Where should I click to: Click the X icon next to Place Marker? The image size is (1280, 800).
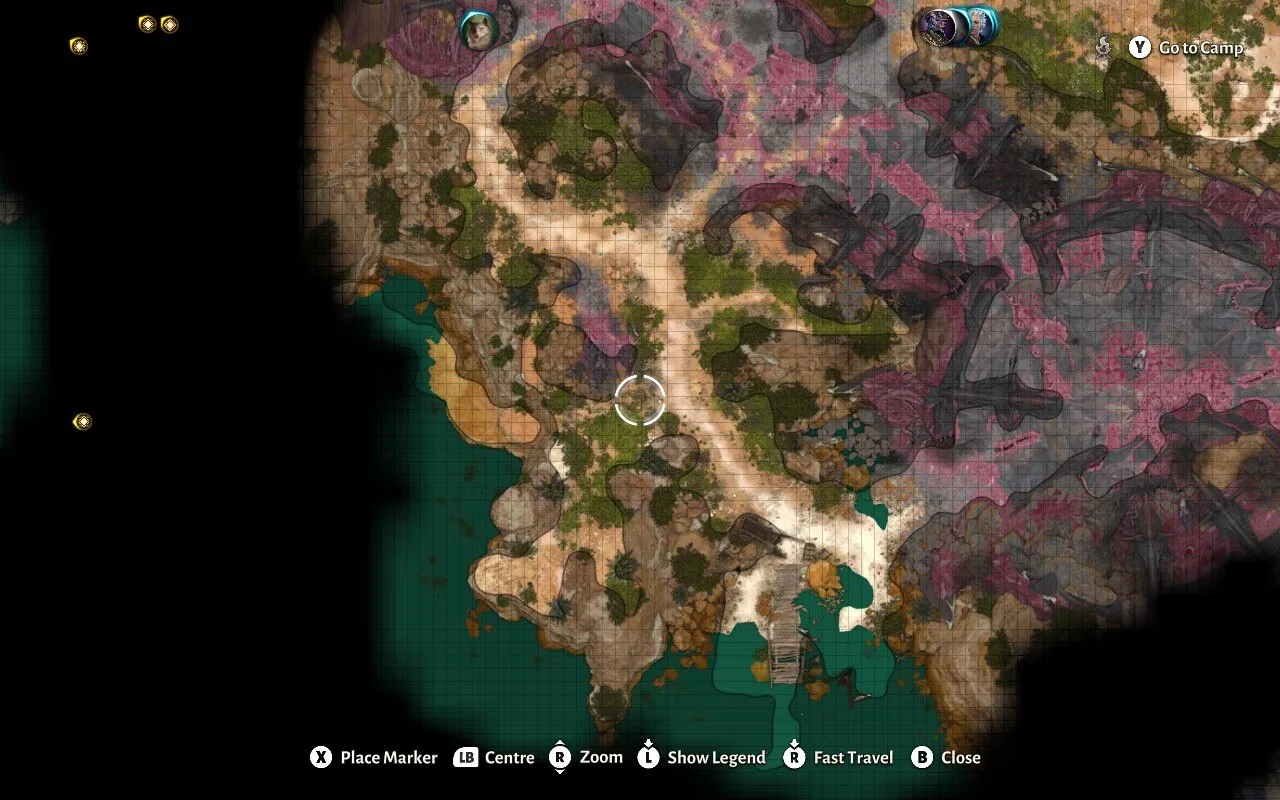tap(321, 758)
